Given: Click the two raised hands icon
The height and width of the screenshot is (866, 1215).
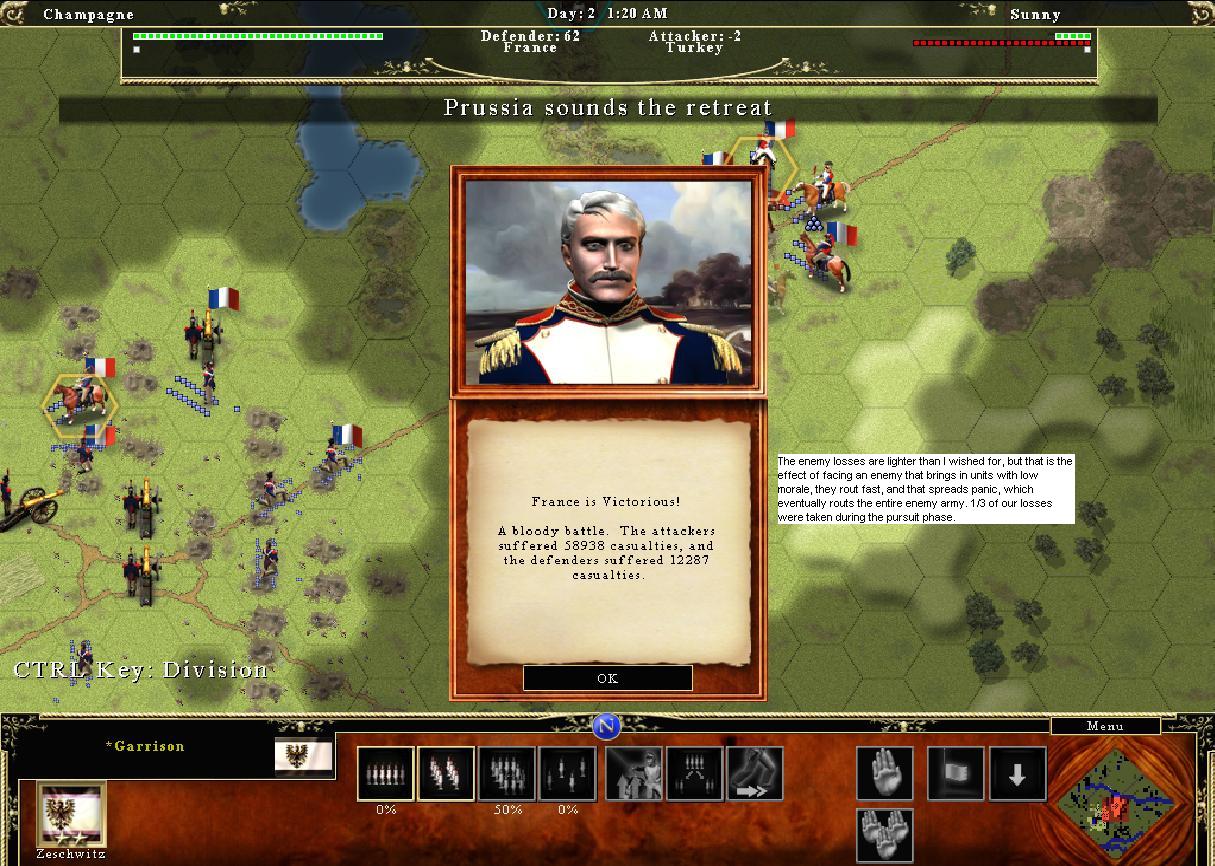Looking at the screenshot, I should (885, 835).
